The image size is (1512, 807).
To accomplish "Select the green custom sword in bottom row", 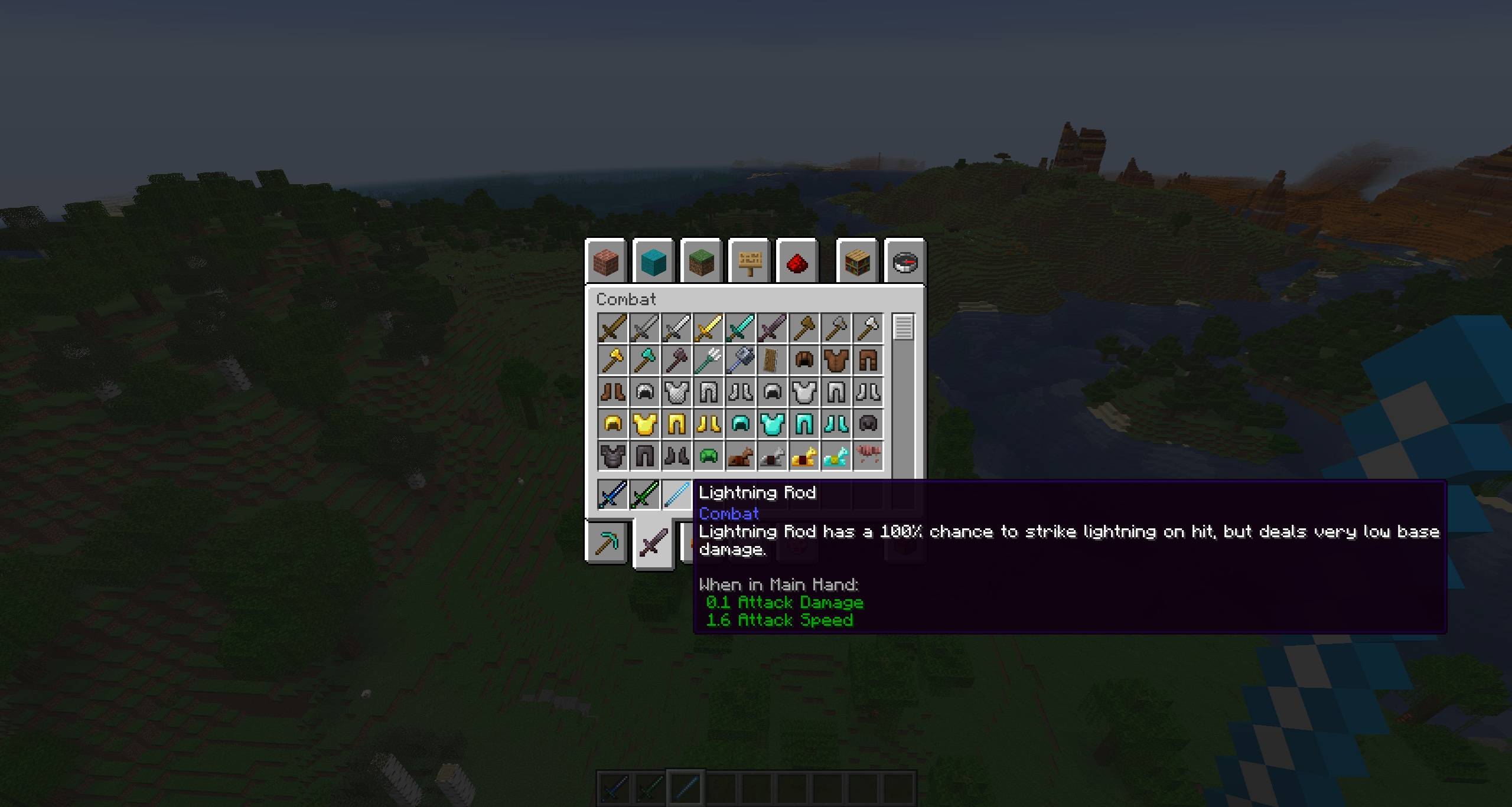I will 646,495.
